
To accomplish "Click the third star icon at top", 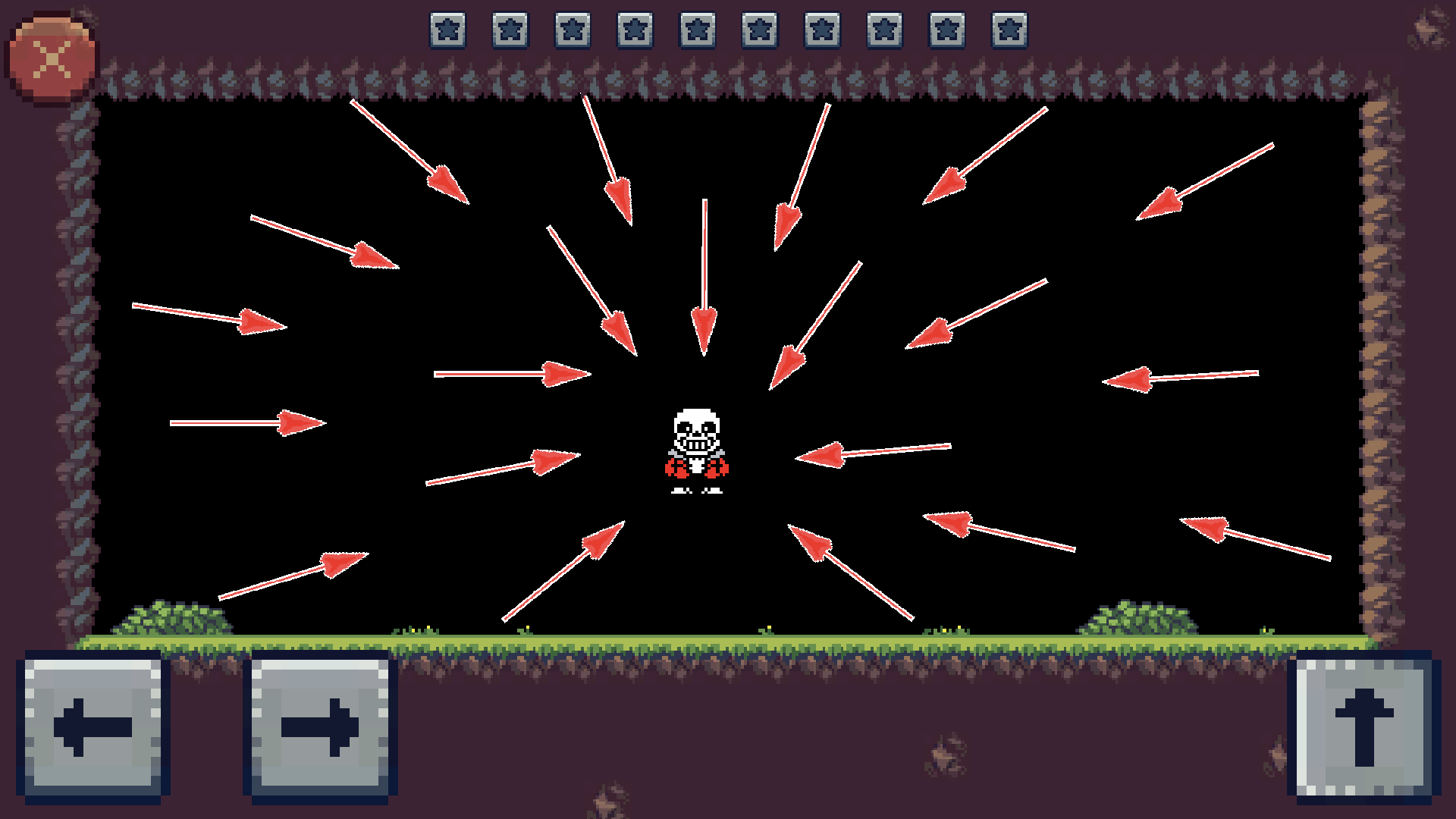I will tap(571, 30).
